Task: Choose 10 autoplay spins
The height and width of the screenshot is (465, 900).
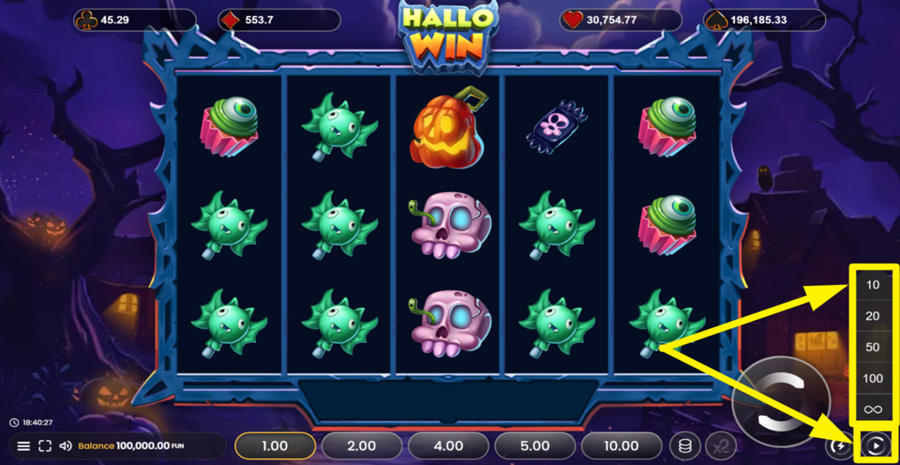Action: click(x=873, y=285)
